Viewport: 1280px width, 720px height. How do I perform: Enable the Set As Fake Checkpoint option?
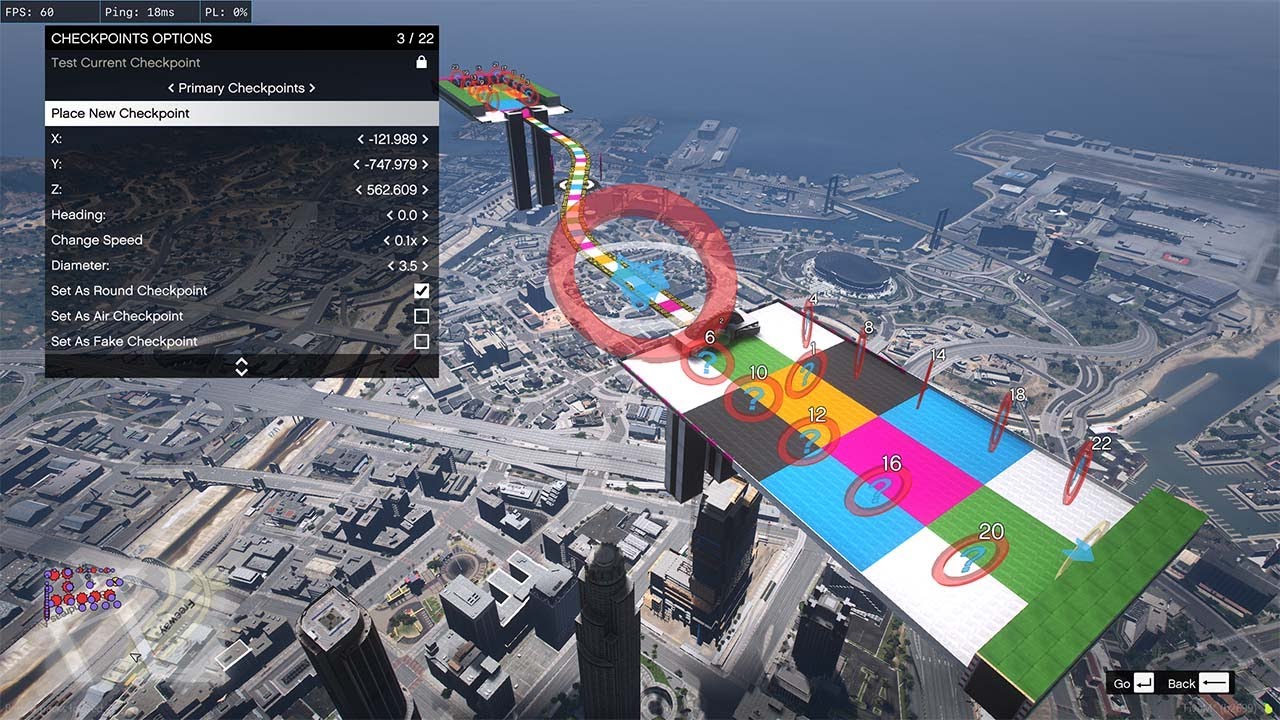422,341
